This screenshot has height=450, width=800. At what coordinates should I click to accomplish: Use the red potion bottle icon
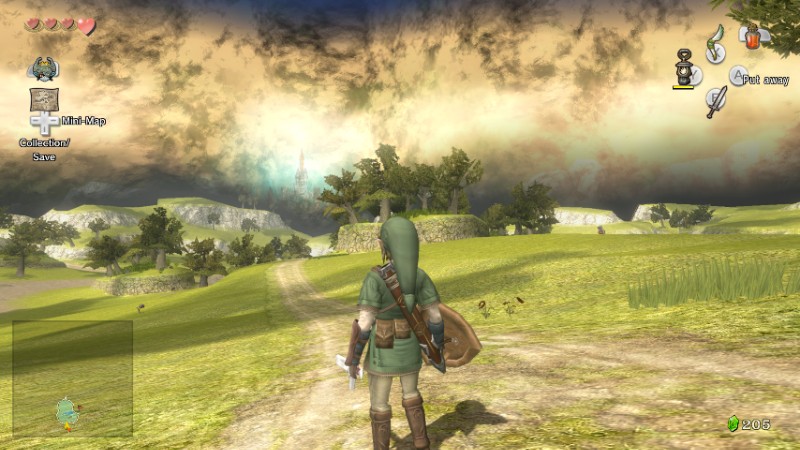click(x=750, y=36)
